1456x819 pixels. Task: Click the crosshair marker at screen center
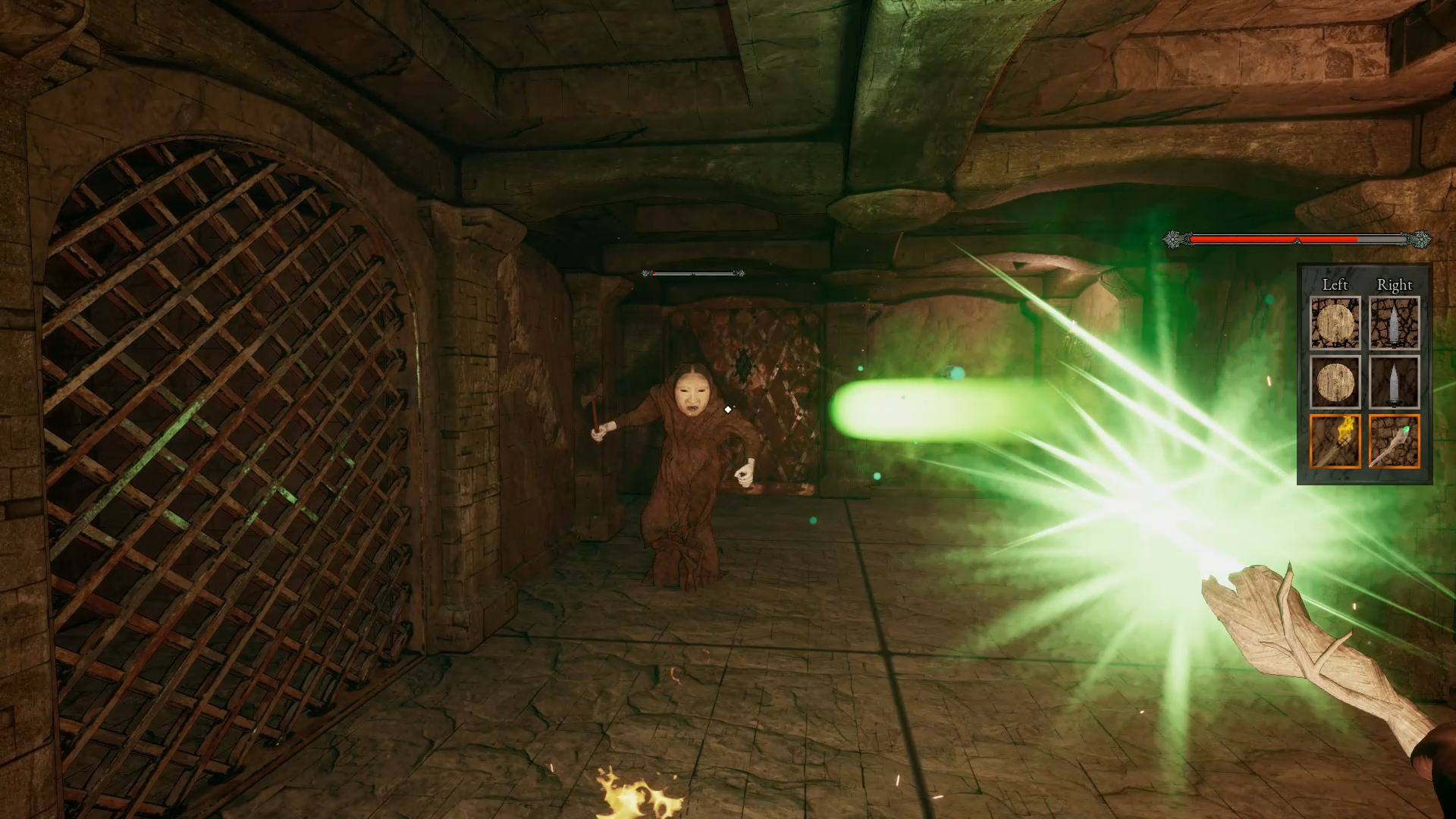tap(728, 409)
